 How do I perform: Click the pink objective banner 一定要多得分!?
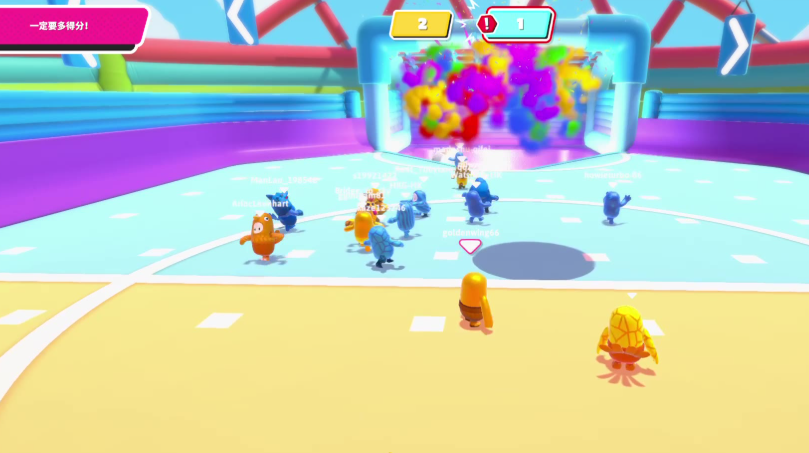click(x=70, y=26)
